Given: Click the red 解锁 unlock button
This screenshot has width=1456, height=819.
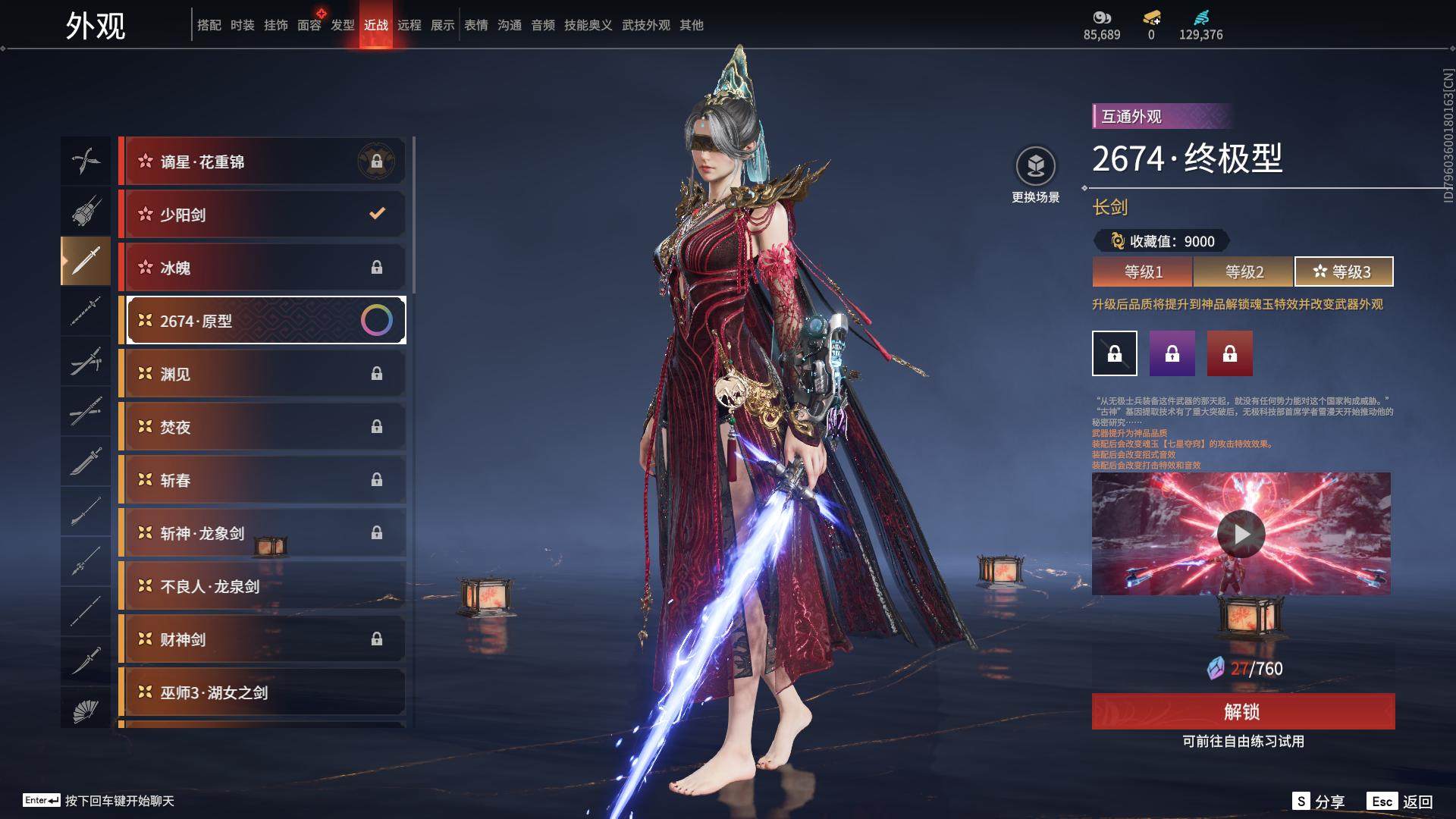Looking at the screenshot, I should (1243, 711).
